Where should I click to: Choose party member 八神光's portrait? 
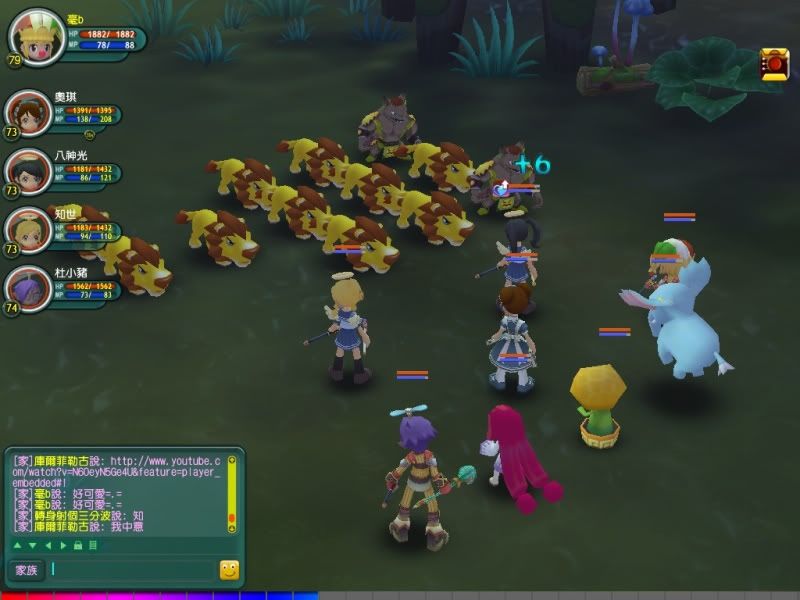(x=28, y=172)
